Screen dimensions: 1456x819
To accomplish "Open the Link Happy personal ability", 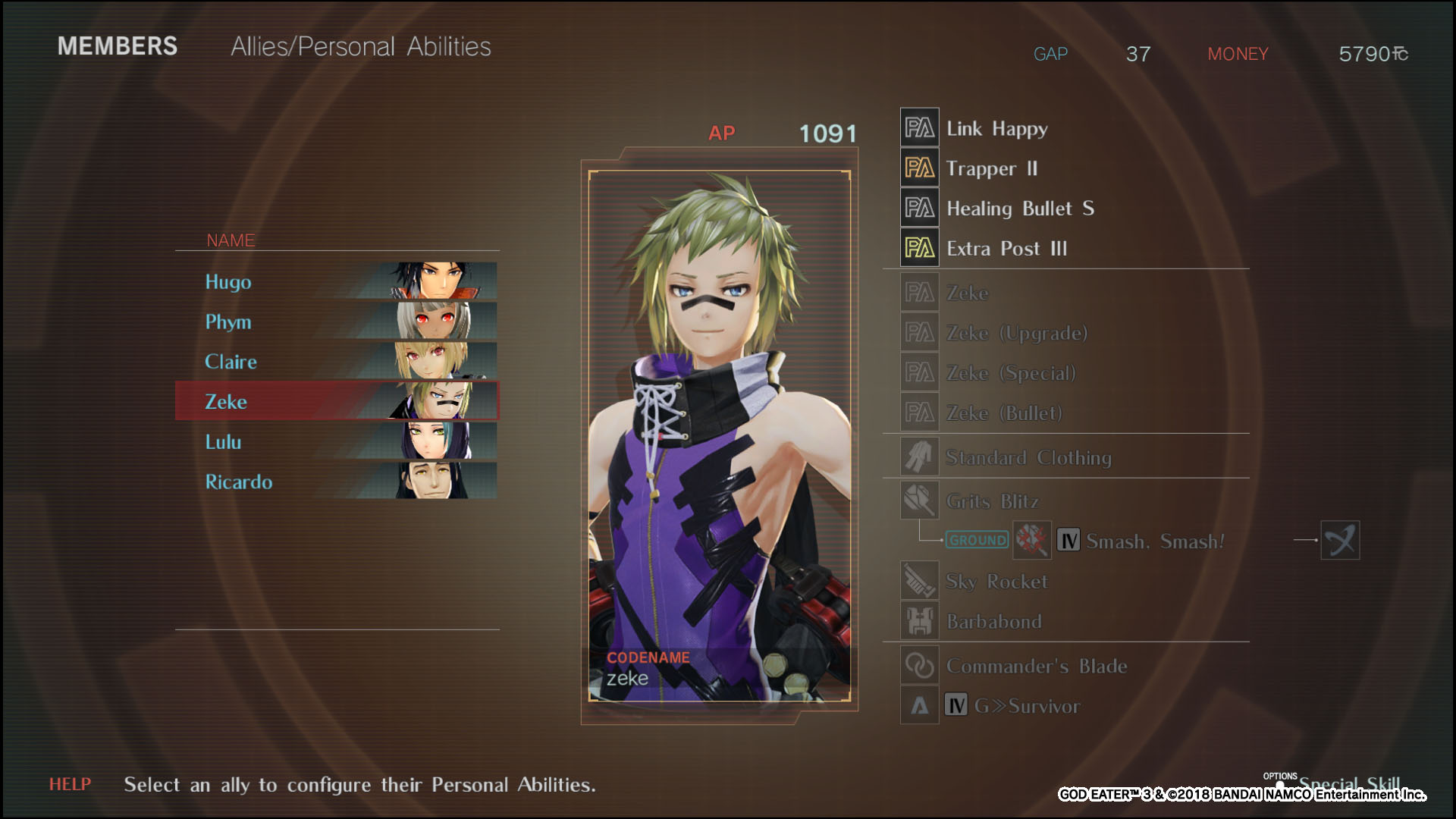I will coord(996,128).
